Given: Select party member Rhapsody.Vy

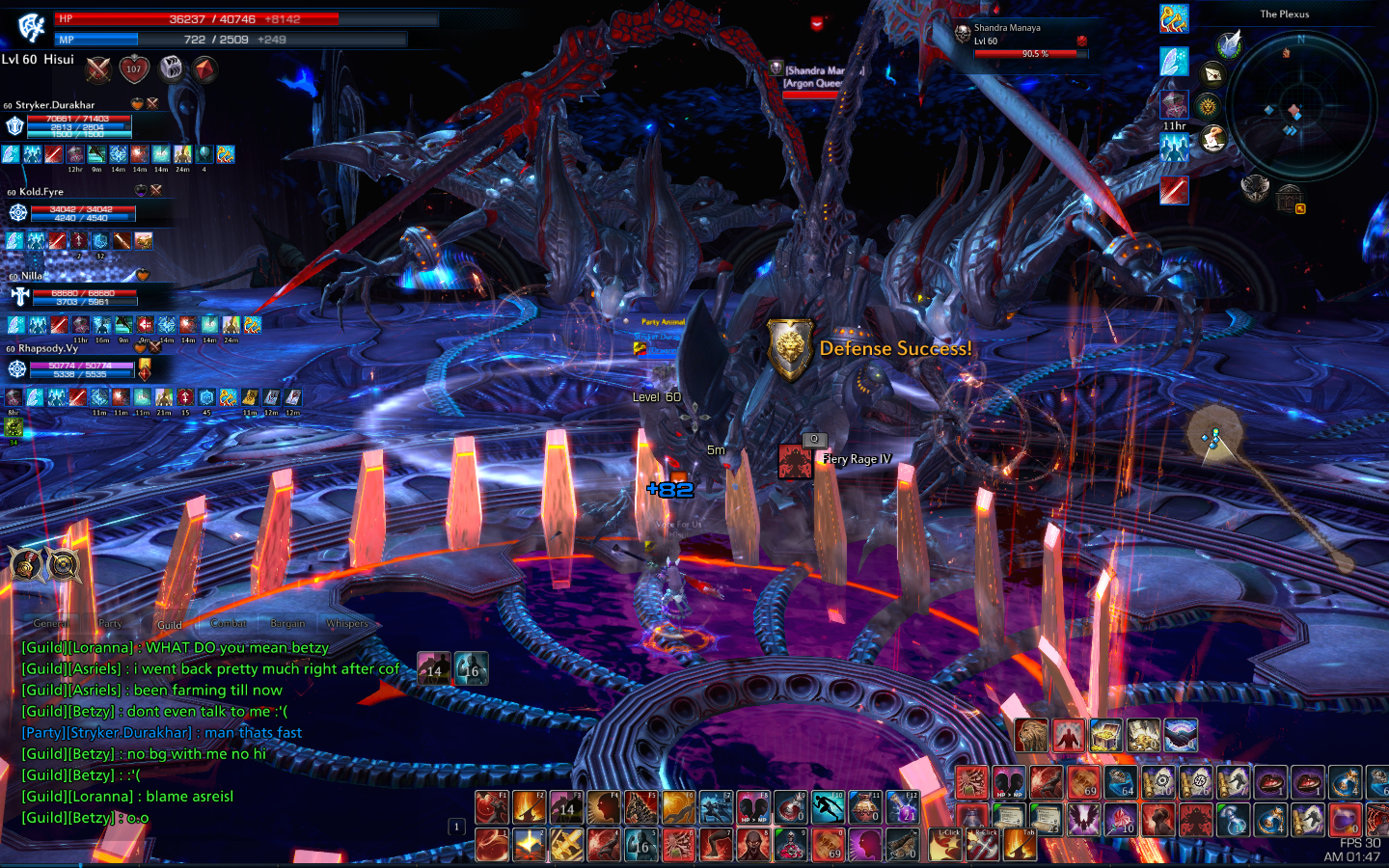Looking at the screenshot, I should coord(48,348).
